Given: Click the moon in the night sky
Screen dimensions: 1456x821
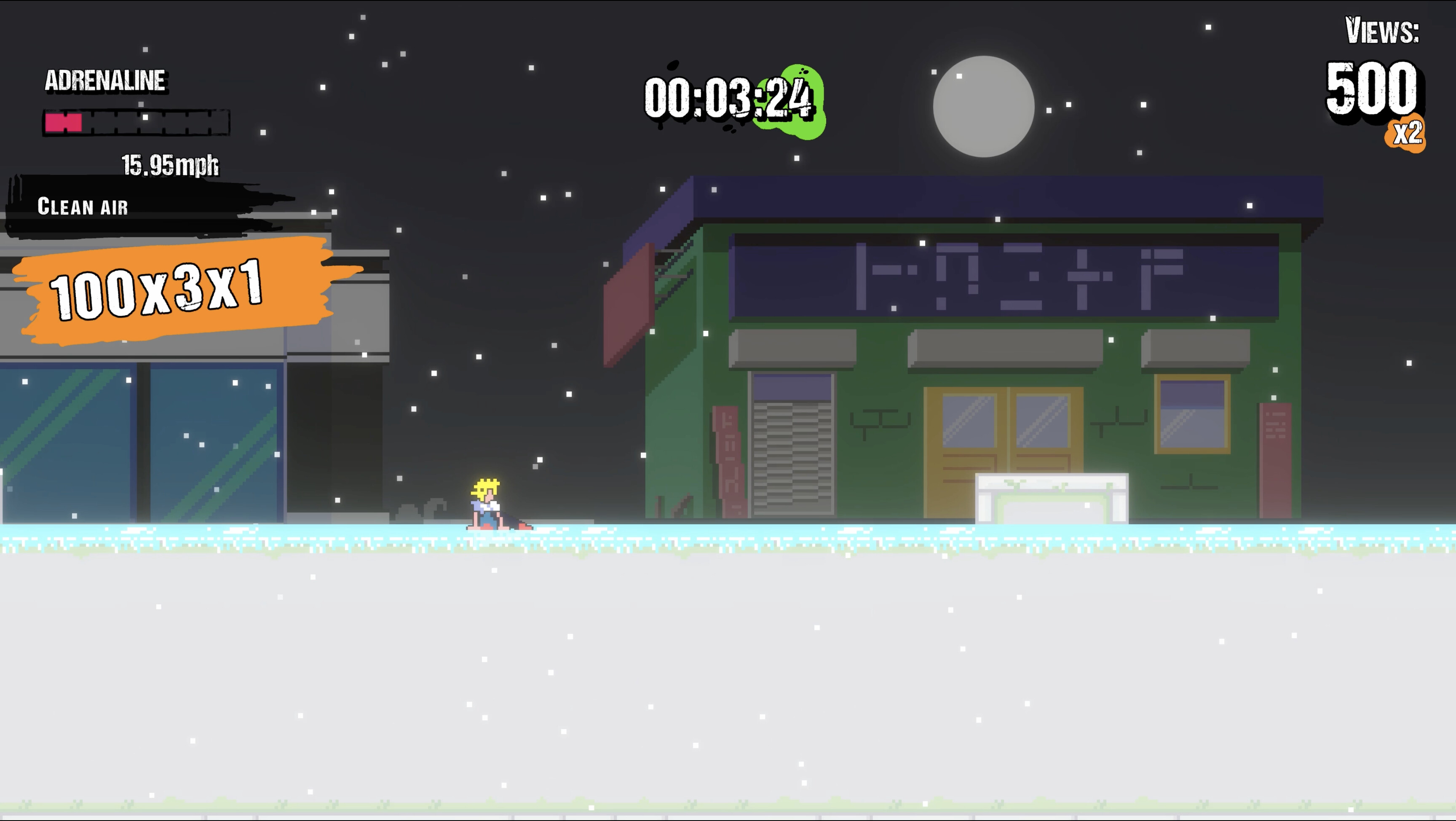Looking at the screenshot, I should (983, 107).
